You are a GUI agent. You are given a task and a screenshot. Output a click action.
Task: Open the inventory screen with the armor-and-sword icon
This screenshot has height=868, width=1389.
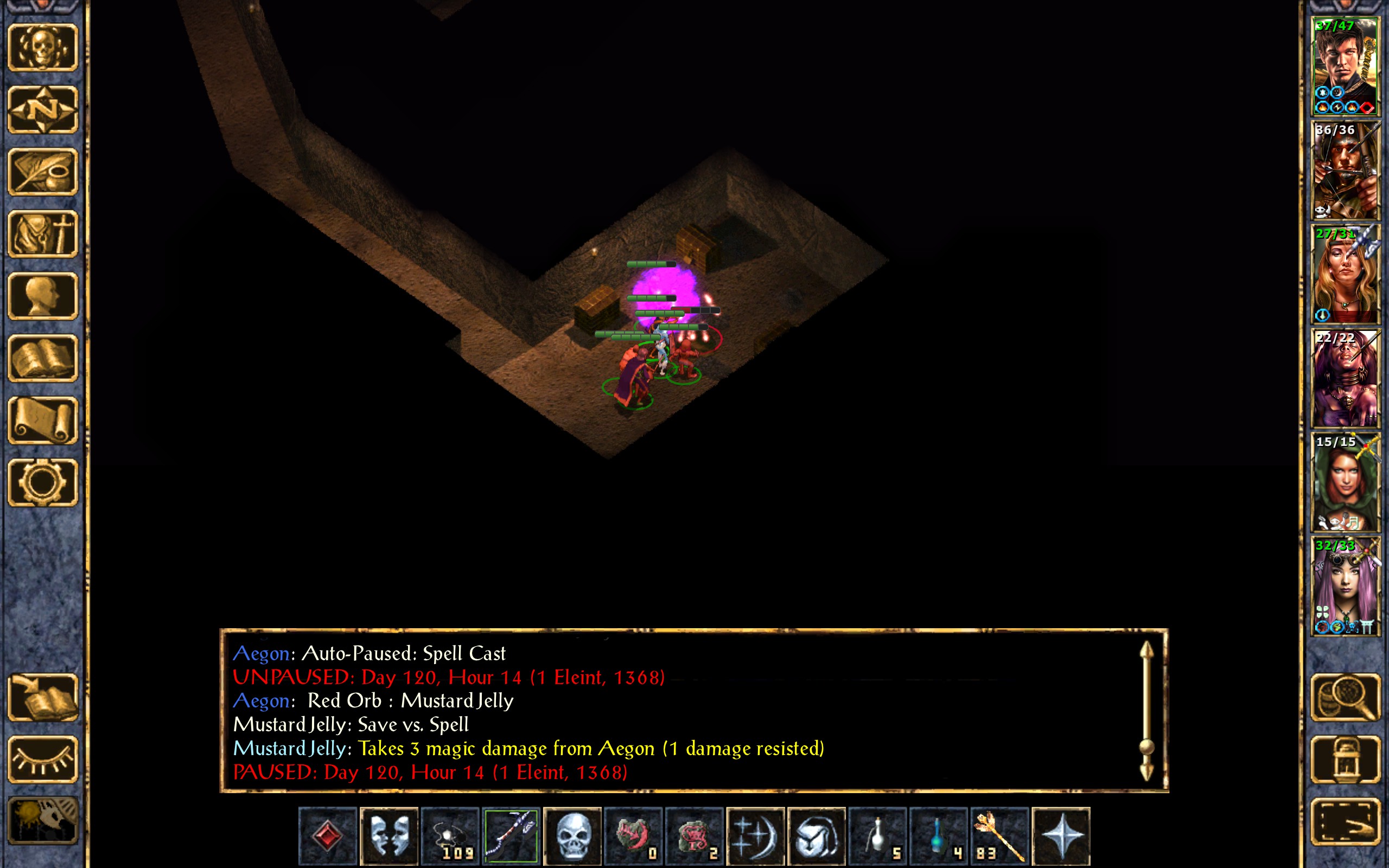pos(43,234)
